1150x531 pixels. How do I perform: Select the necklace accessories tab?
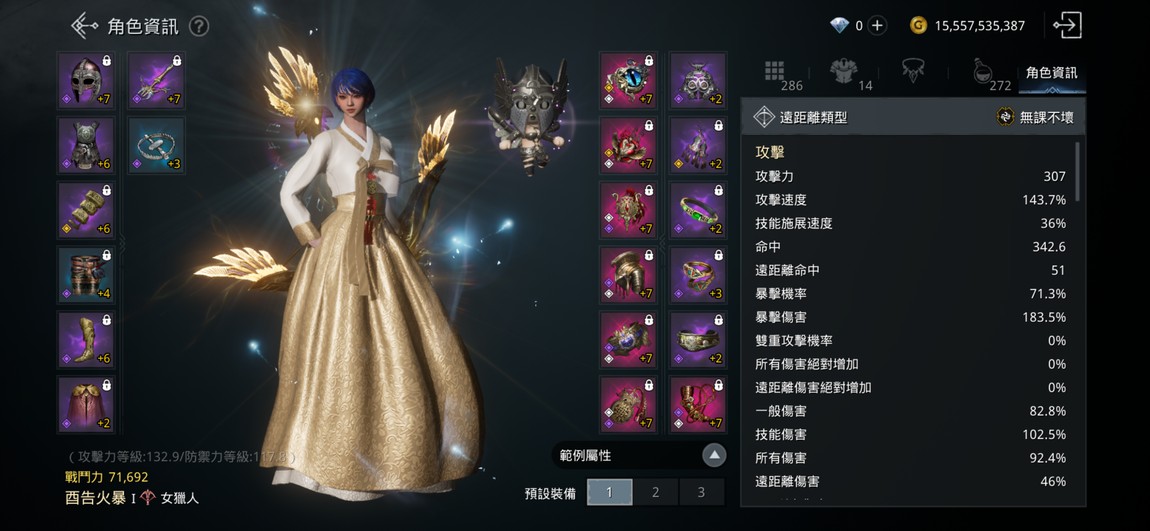912,71
